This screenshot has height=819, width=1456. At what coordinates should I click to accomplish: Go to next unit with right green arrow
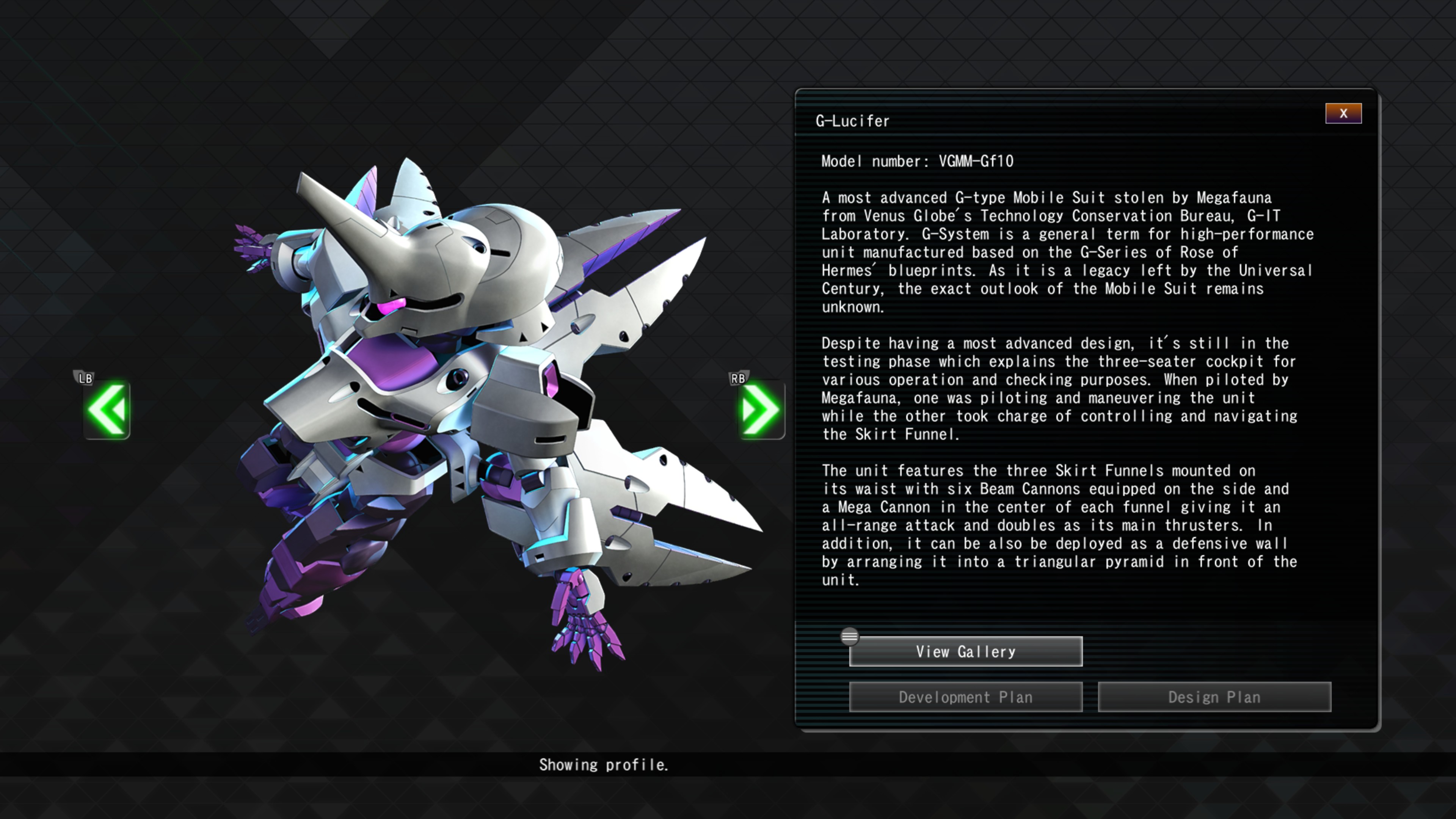point(761,410)
